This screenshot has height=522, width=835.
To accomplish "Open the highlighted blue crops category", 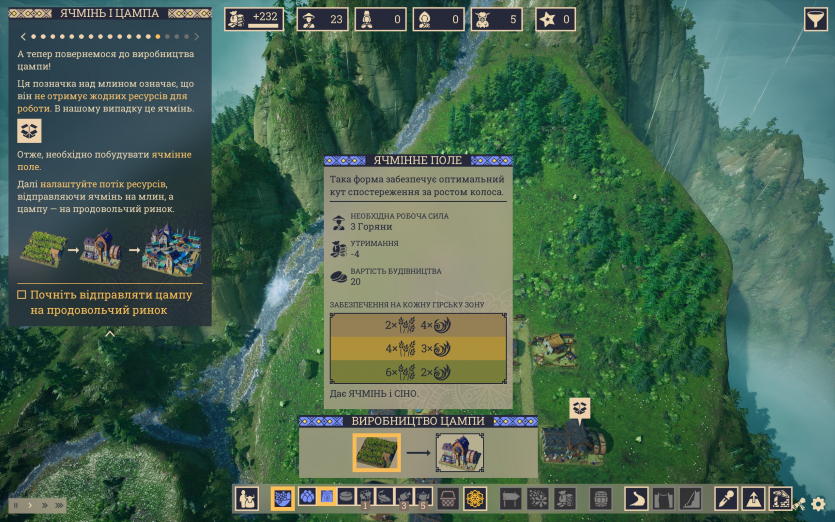I will click(x=283, y=498).
